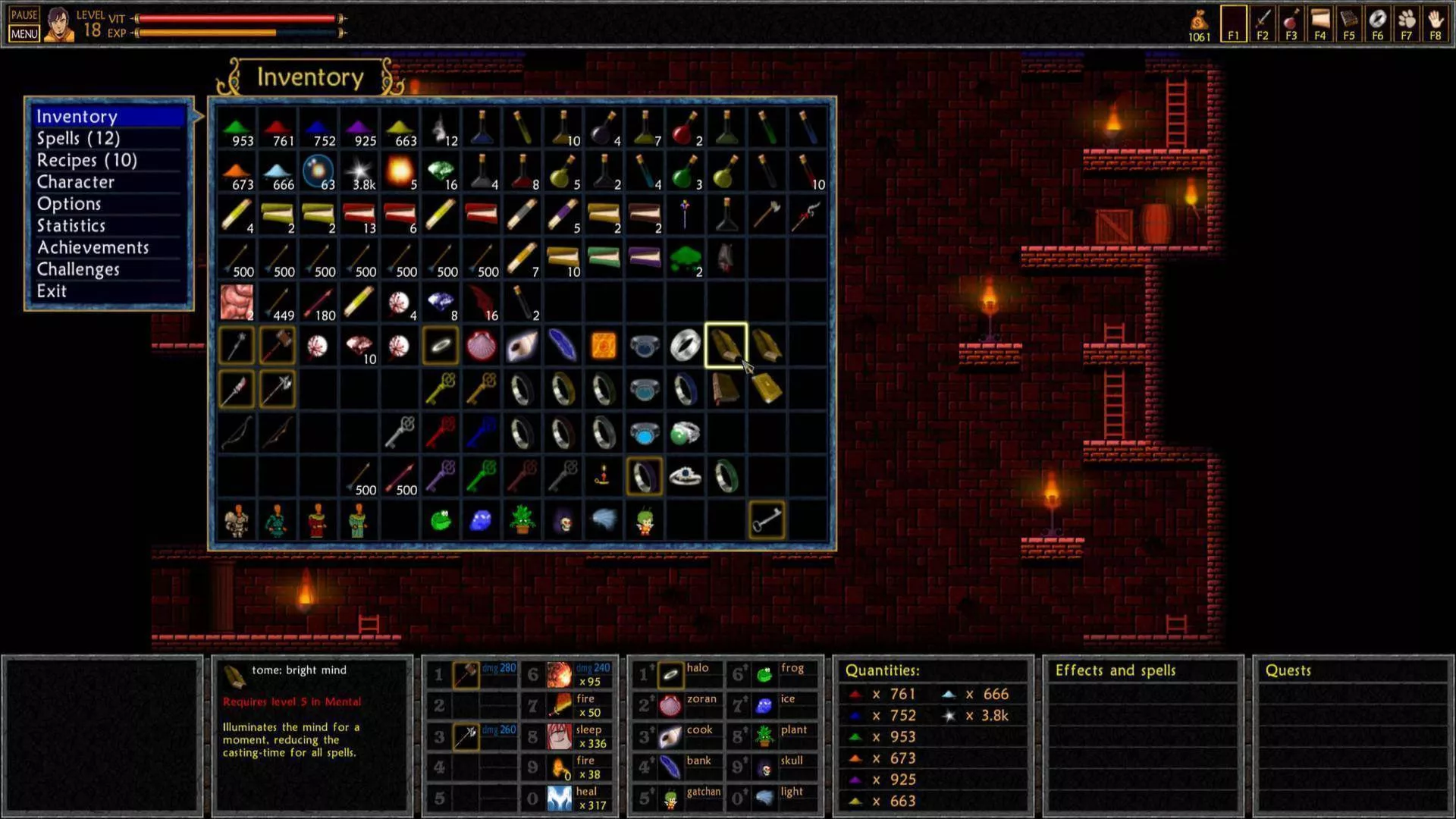
Task: Open the Spells (12) menu entry
Action: [79, 139]
